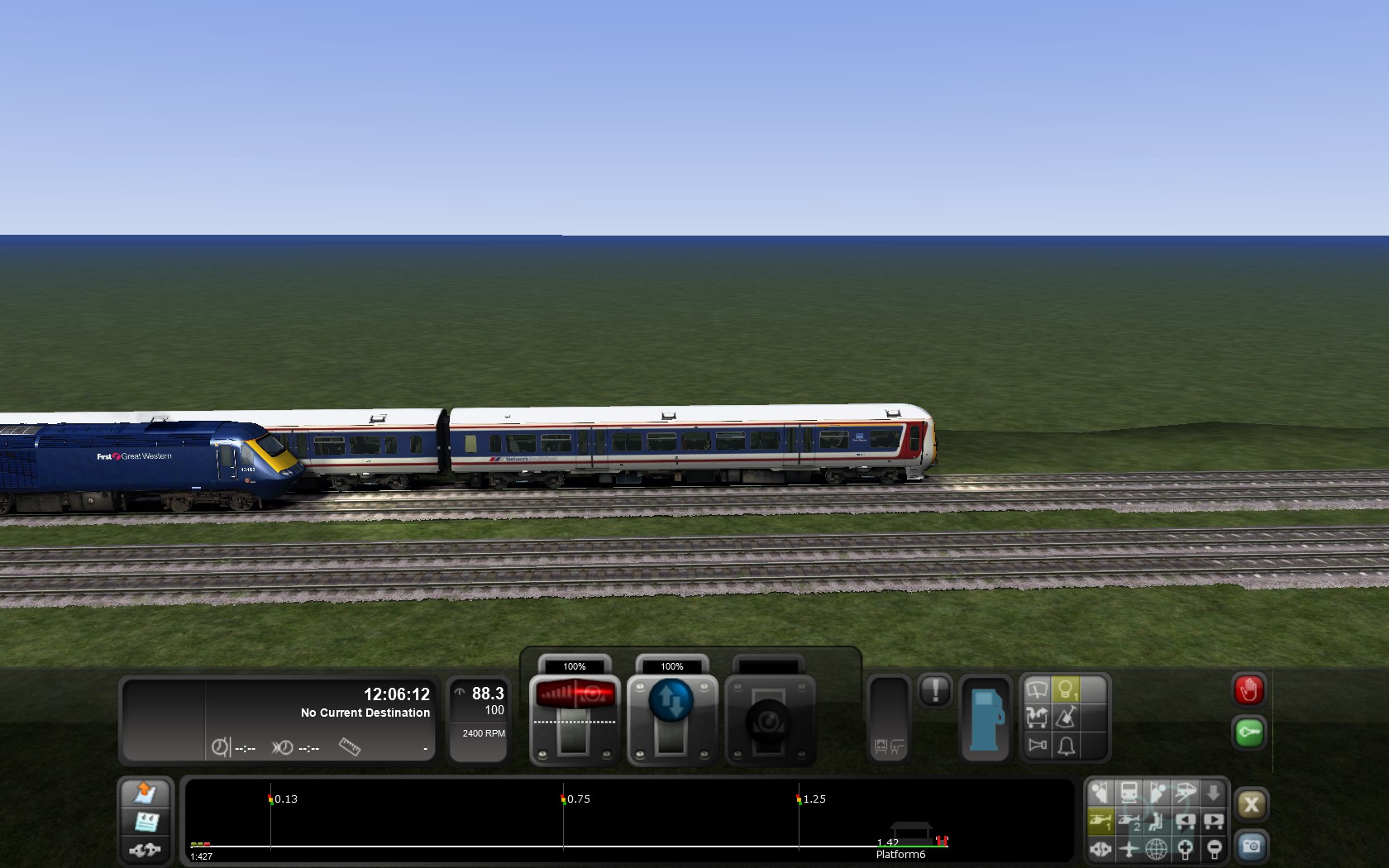Viewport: 1389px width, 868px height.
Task: Toggle the windscreen wipers icon
Action: click(x=1037, y=689)
